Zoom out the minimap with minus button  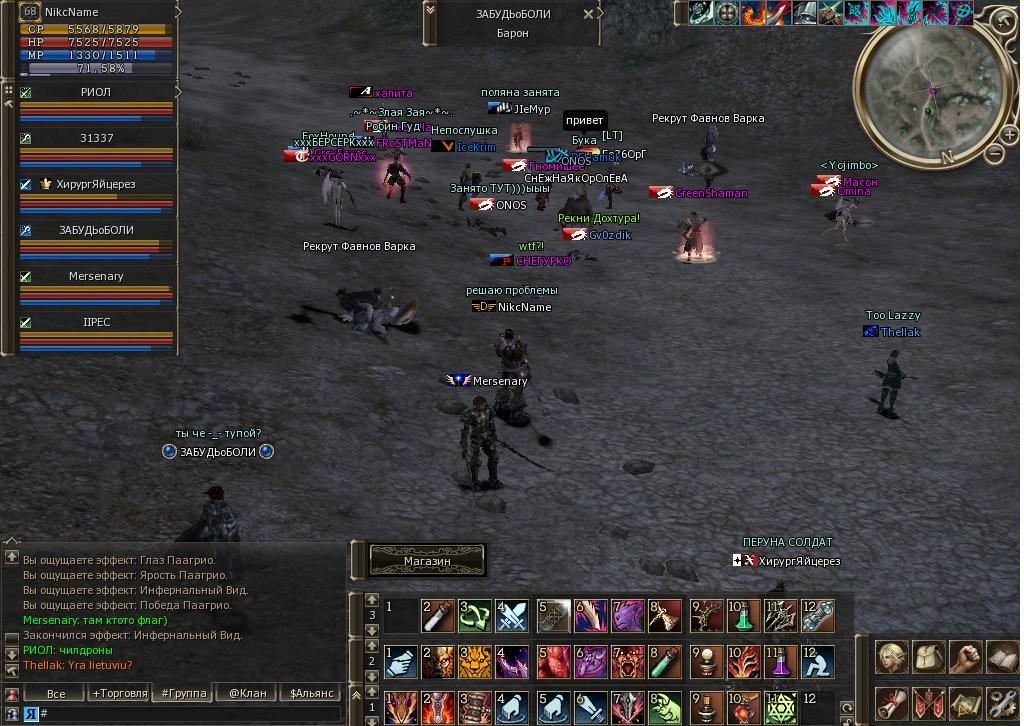tap(994, 153)
